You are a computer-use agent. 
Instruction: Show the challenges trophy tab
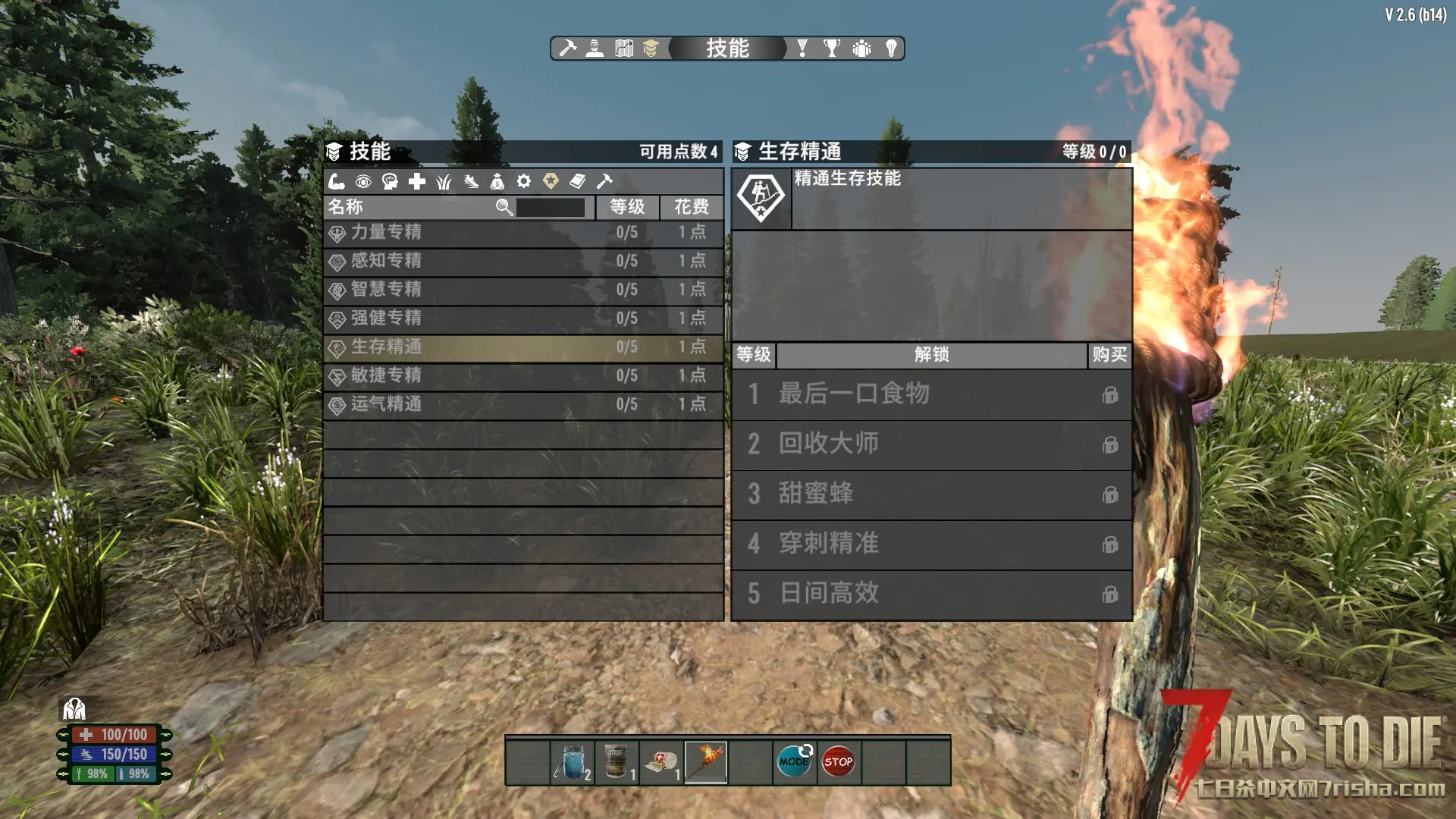[832, 49]
